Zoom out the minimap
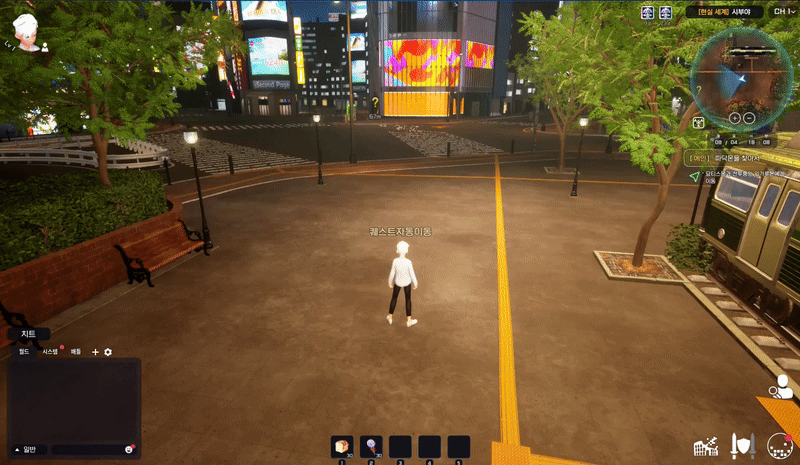 [x=749, y=117]
